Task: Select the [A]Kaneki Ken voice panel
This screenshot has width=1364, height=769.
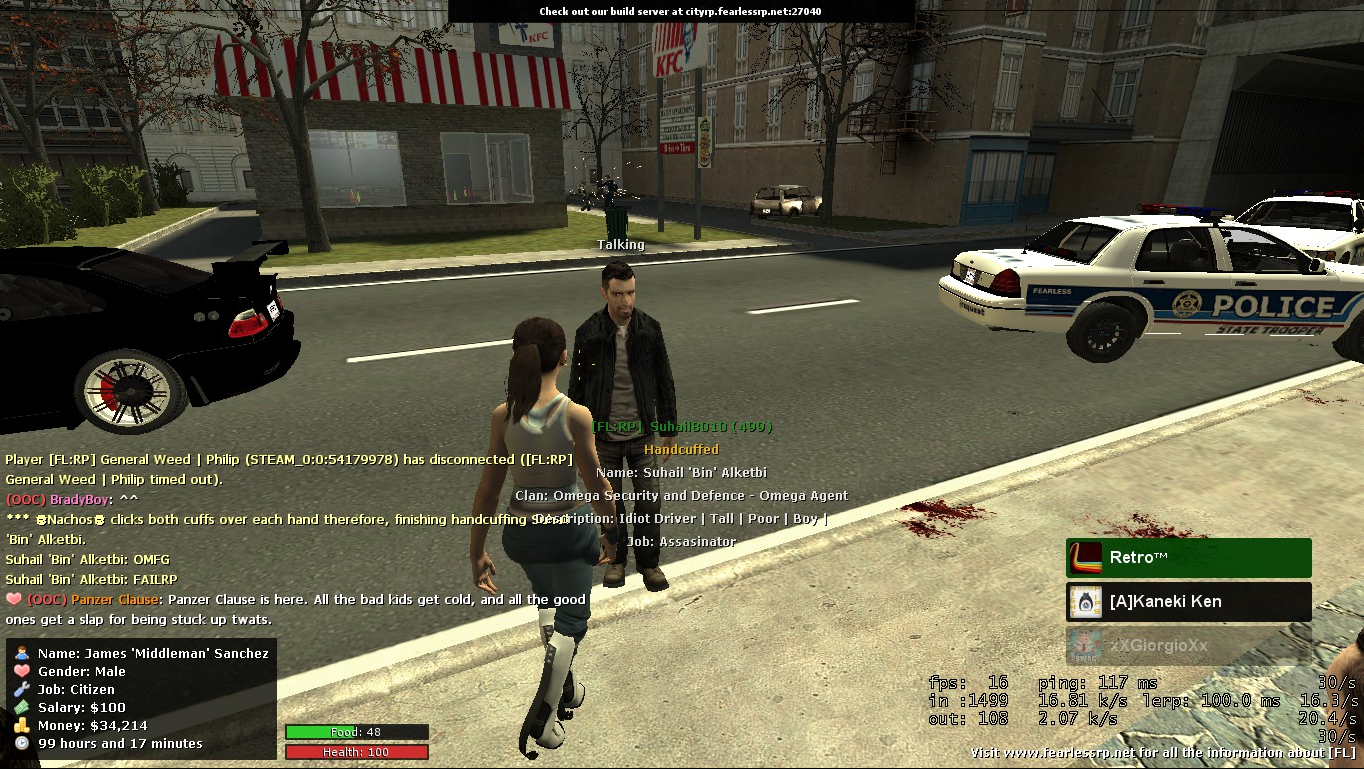Action: (x=1188, y=602)
